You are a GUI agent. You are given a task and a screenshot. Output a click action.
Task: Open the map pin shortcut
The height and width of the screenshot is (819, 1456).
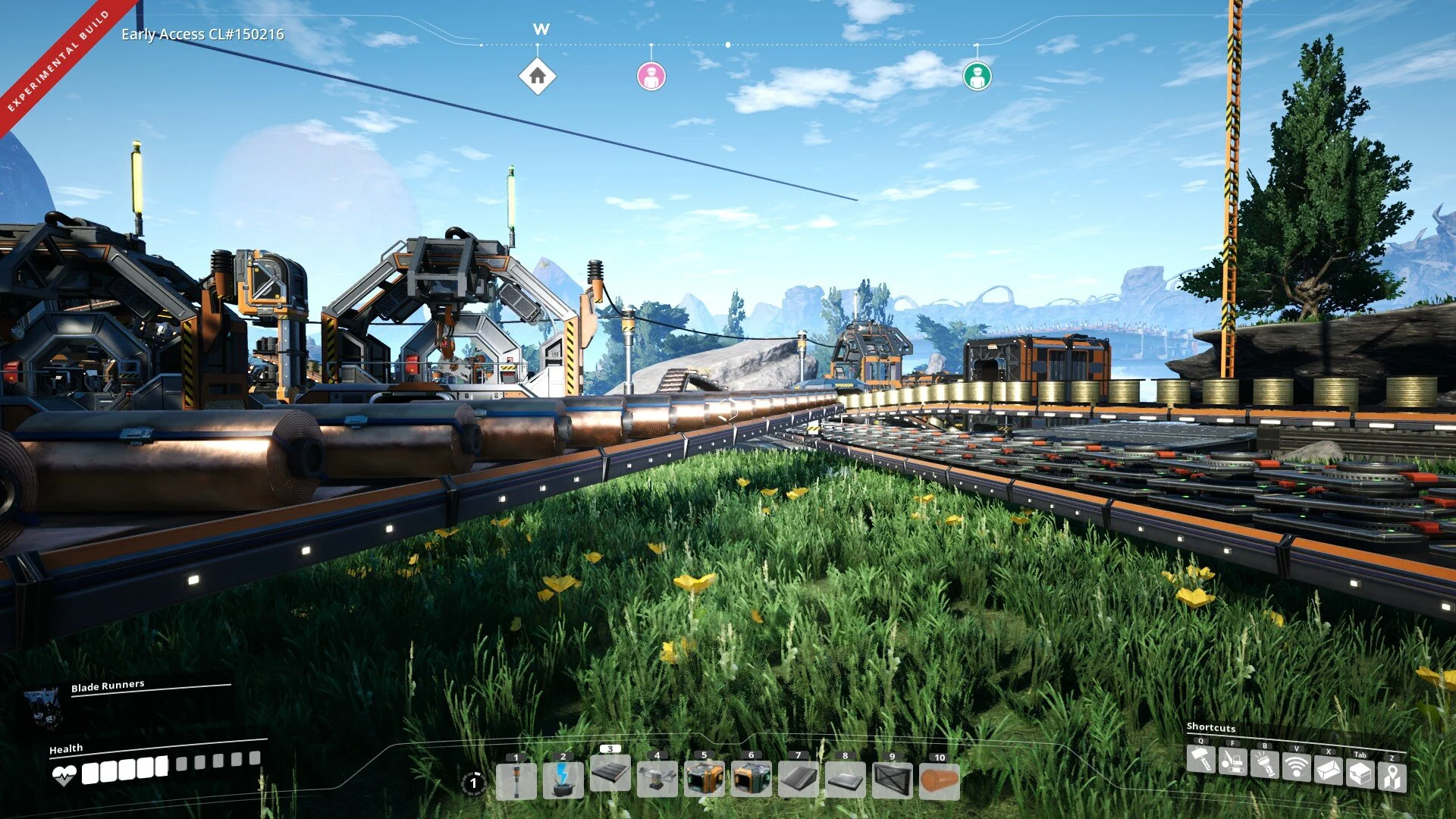tap(1392, 777)
